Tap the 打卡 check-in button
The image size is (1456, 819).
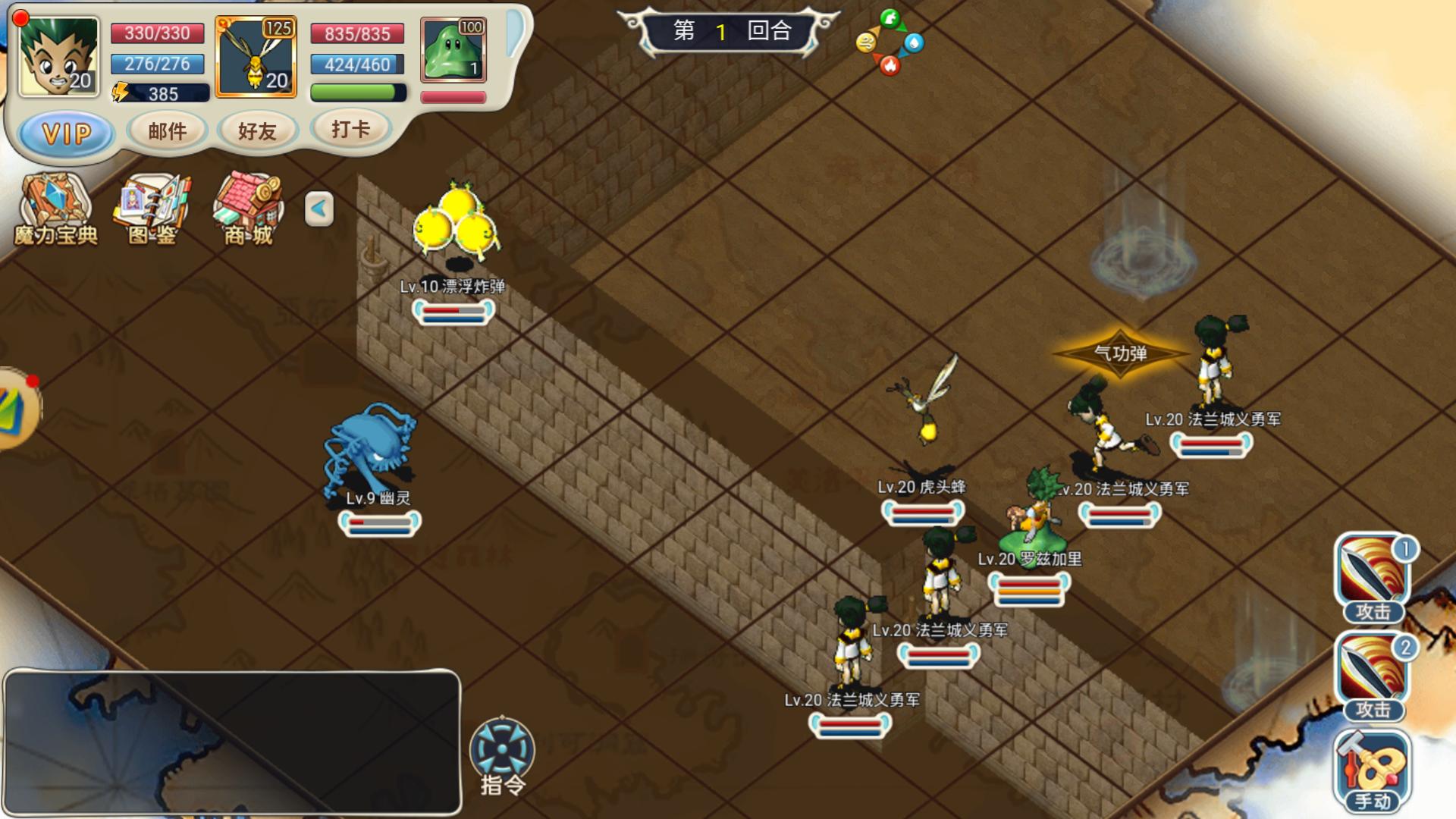[350, 129]
